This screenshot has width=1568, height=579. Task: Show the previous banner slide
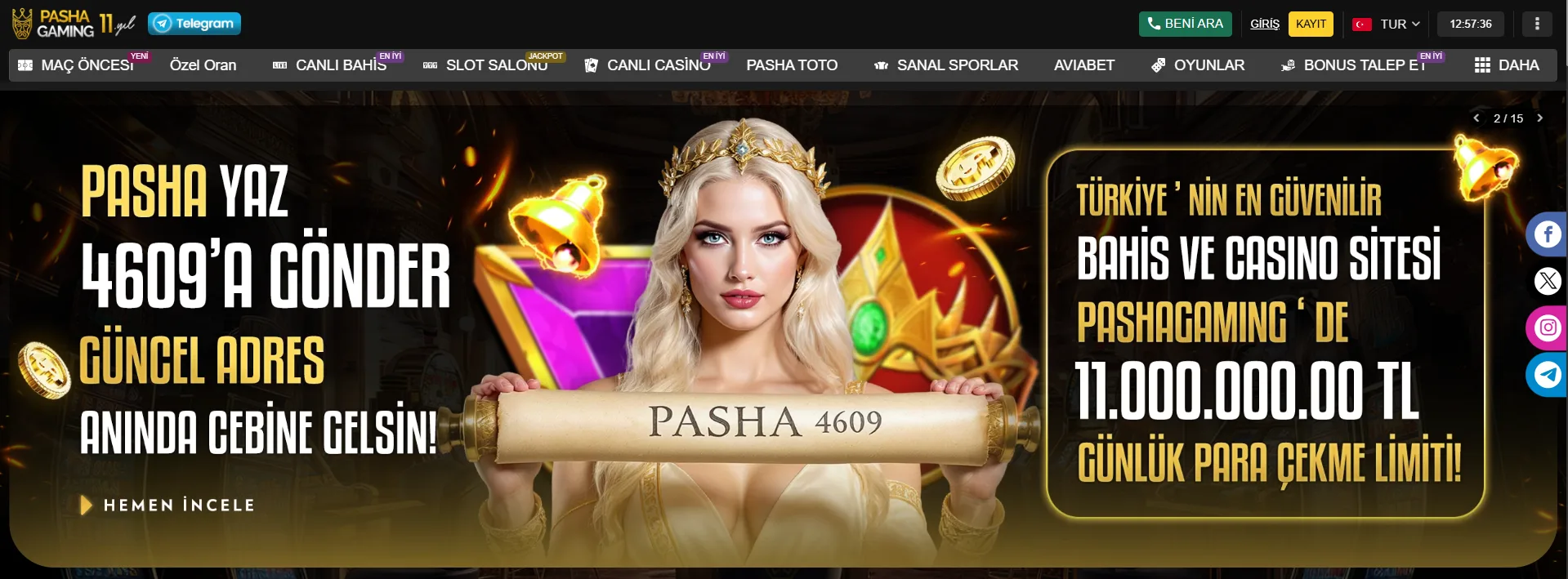[1476, 118]
